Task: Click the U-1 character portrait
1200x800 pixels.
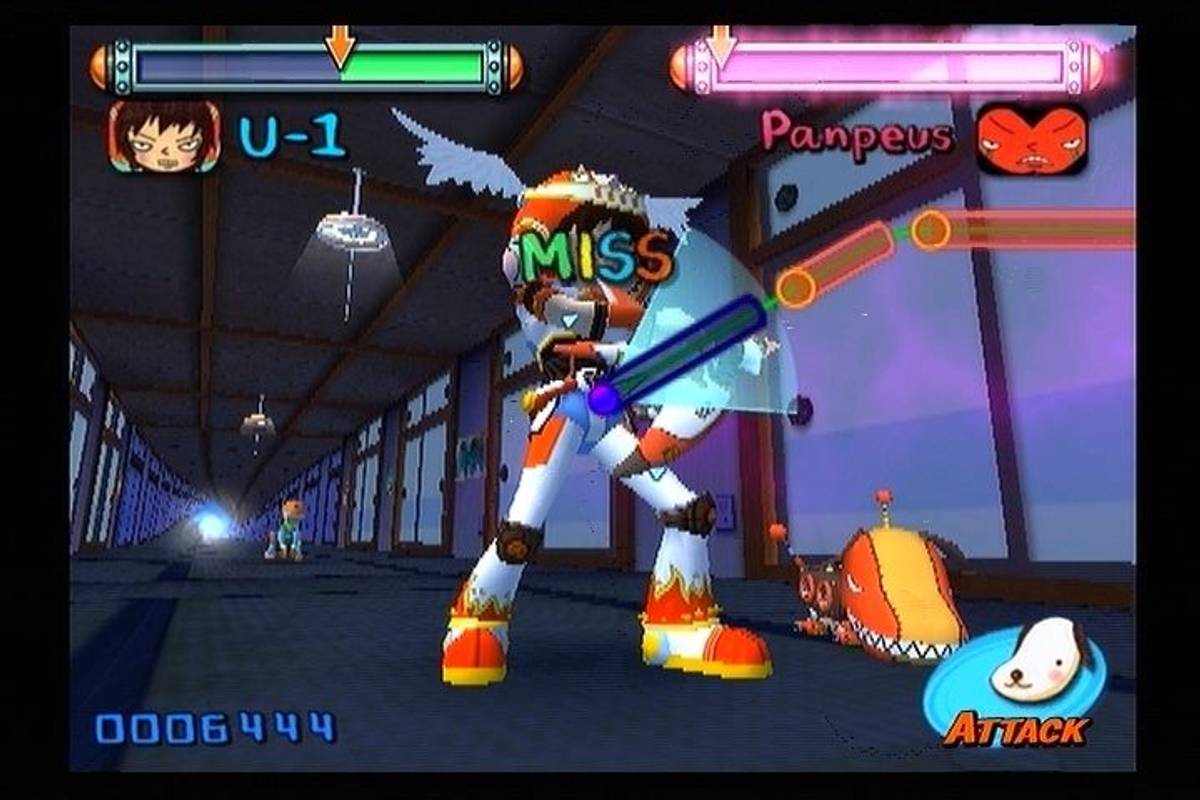Action: coord(163,137)
